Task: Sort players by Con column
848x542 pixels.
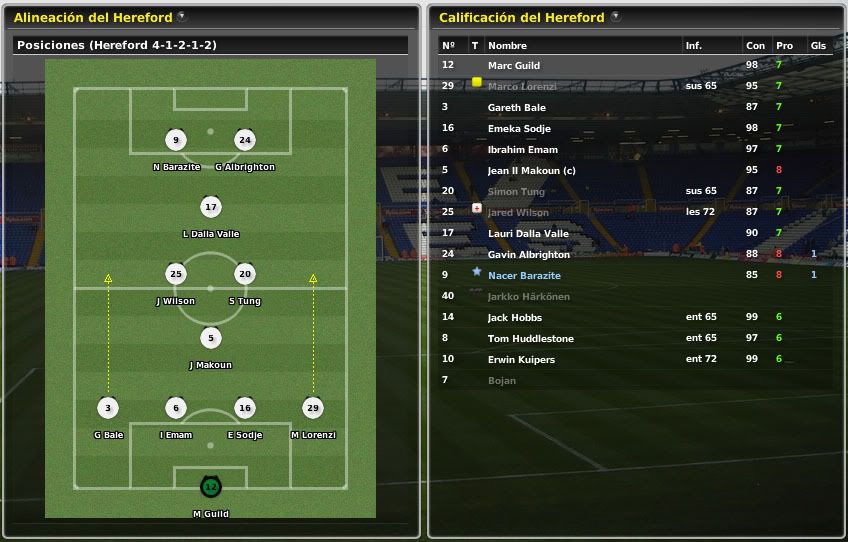Action: click(x=755, y=46)
